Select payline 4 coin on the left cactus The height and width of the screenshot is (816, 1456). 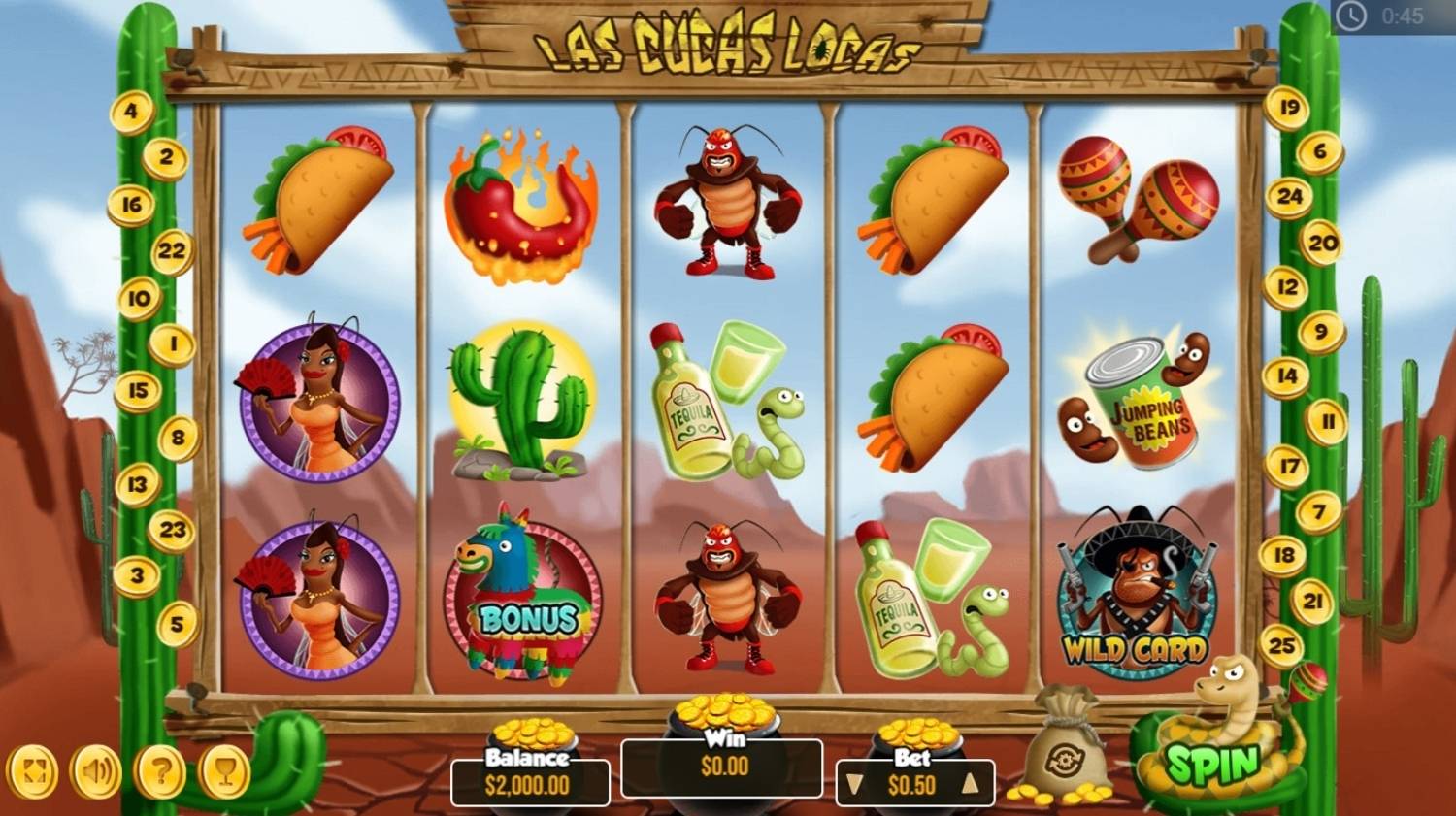131,112
